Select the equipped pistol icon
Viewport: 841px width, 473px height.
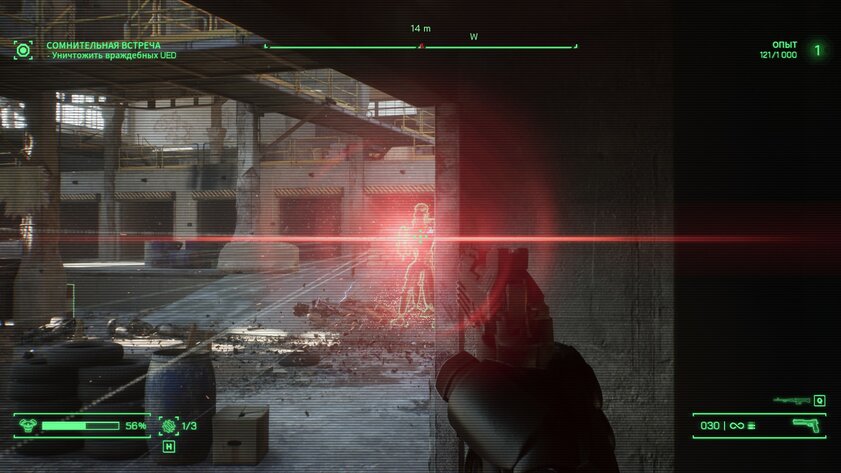tap(805, 425)
